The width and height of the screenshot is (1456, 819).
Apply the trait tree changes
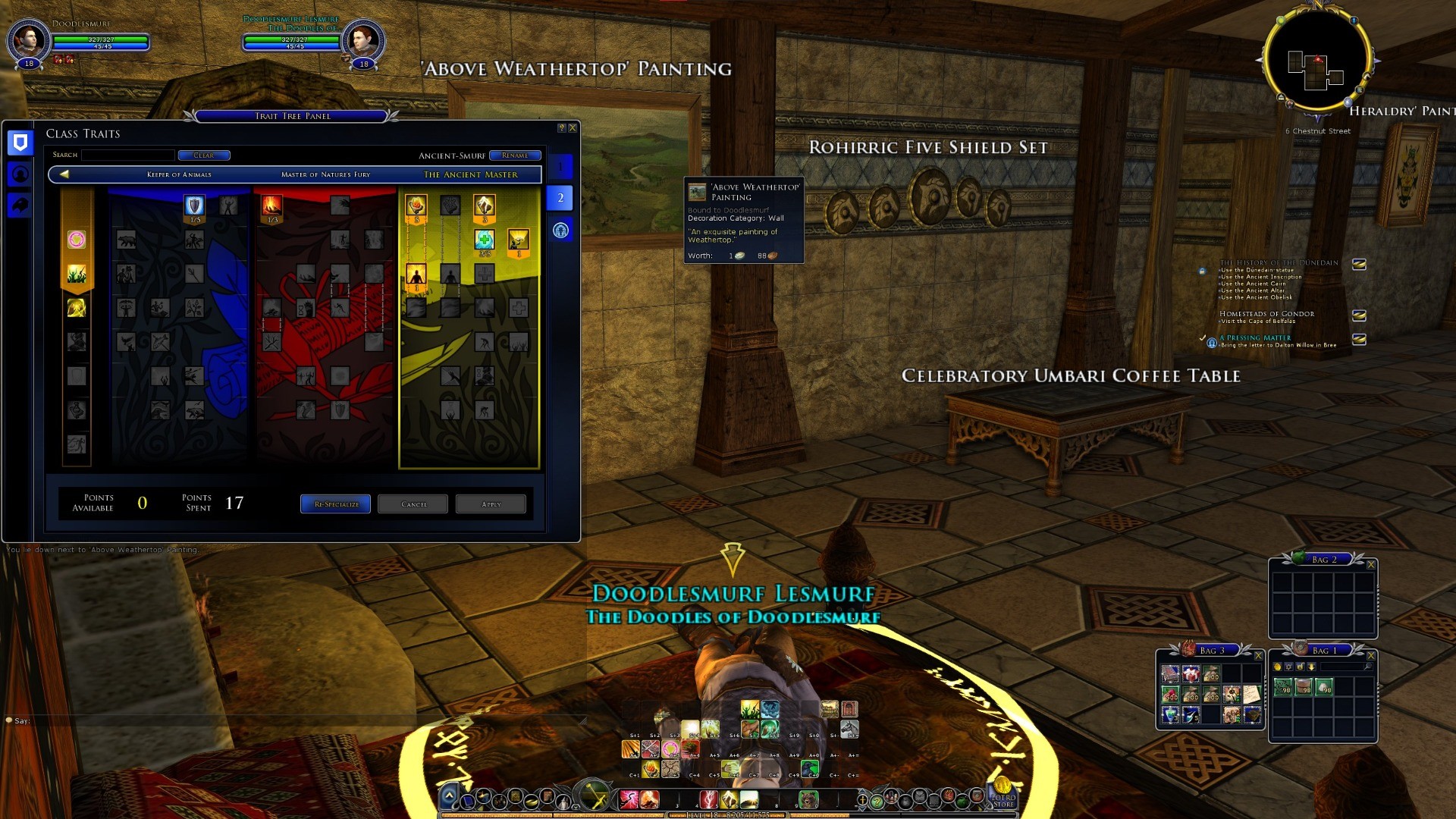pos(491,504)
